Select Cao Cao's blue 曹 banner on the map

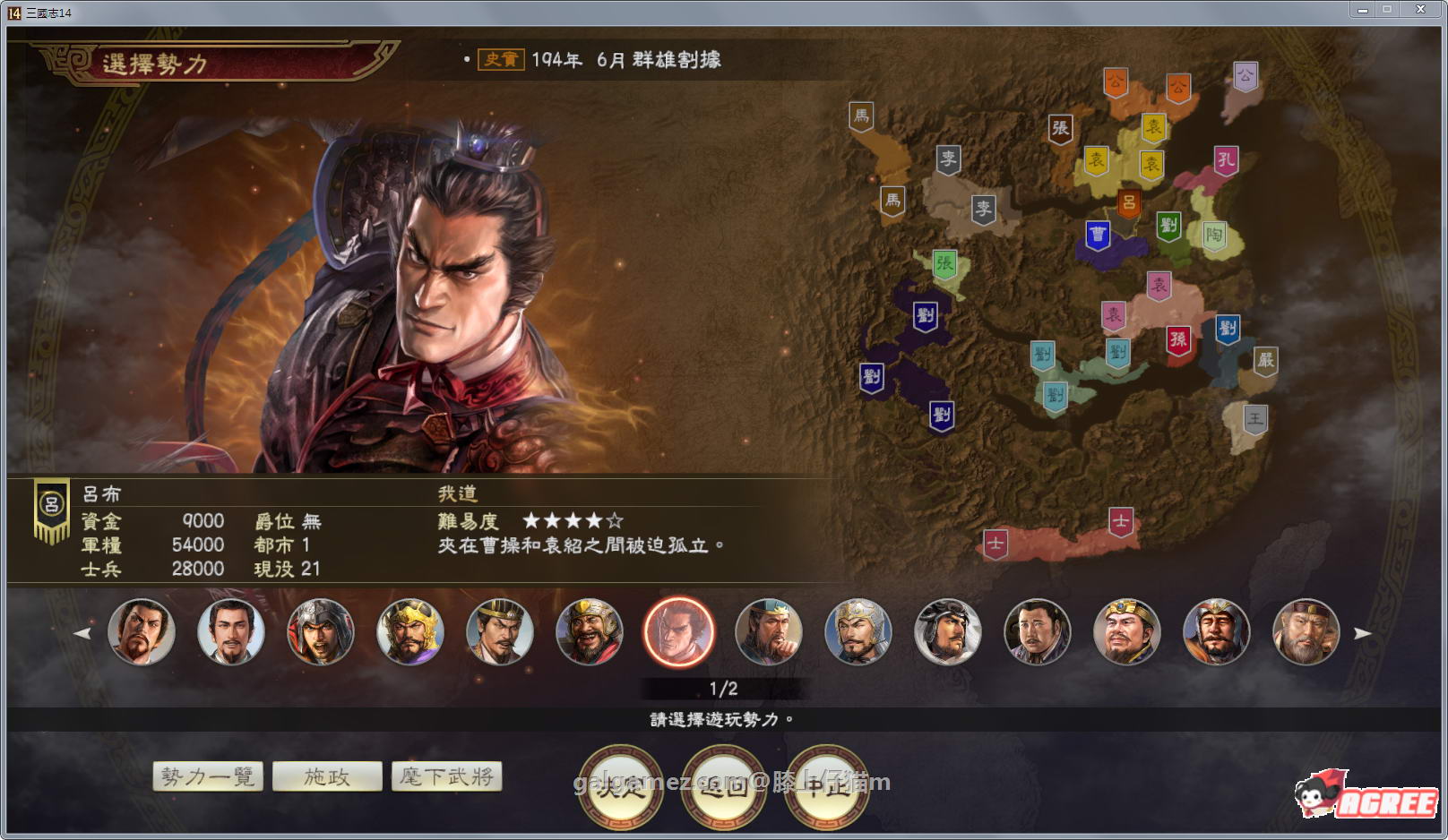click(1097, 234)
